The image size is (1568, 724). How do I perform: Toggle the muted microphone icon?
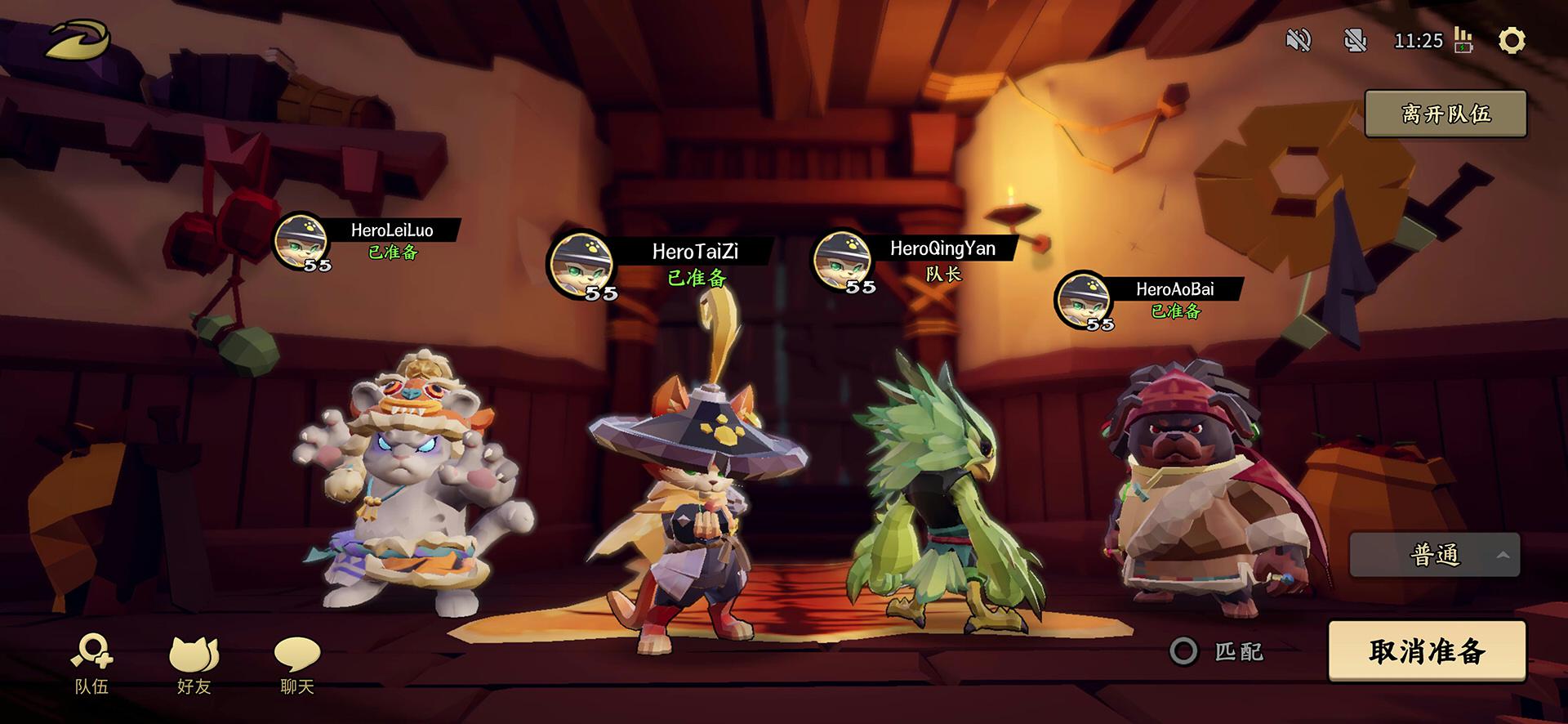click(x=1356, y=40)
